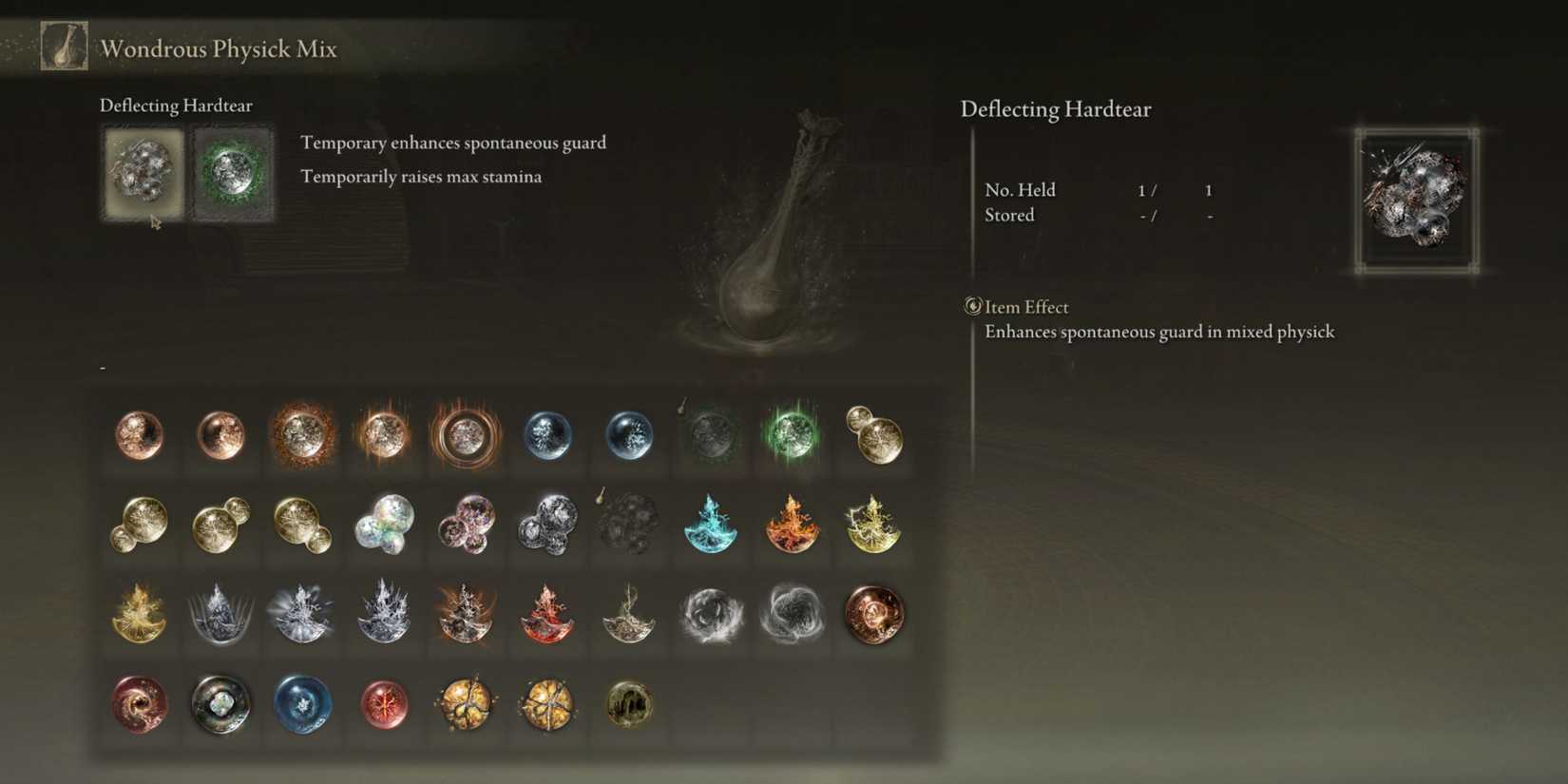
Task: Click the Item Effect emblem icon
Action: (970, 307)
